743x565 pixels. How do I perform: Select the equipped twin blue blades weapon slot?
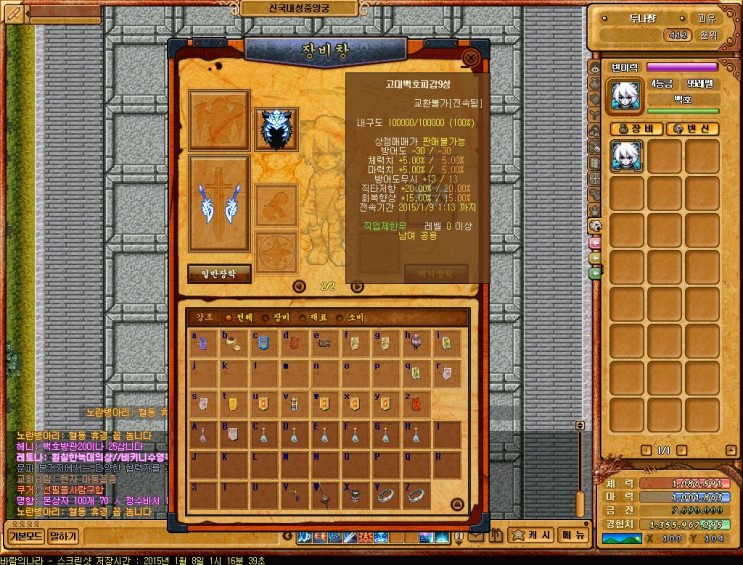click(x=219, y=202)
